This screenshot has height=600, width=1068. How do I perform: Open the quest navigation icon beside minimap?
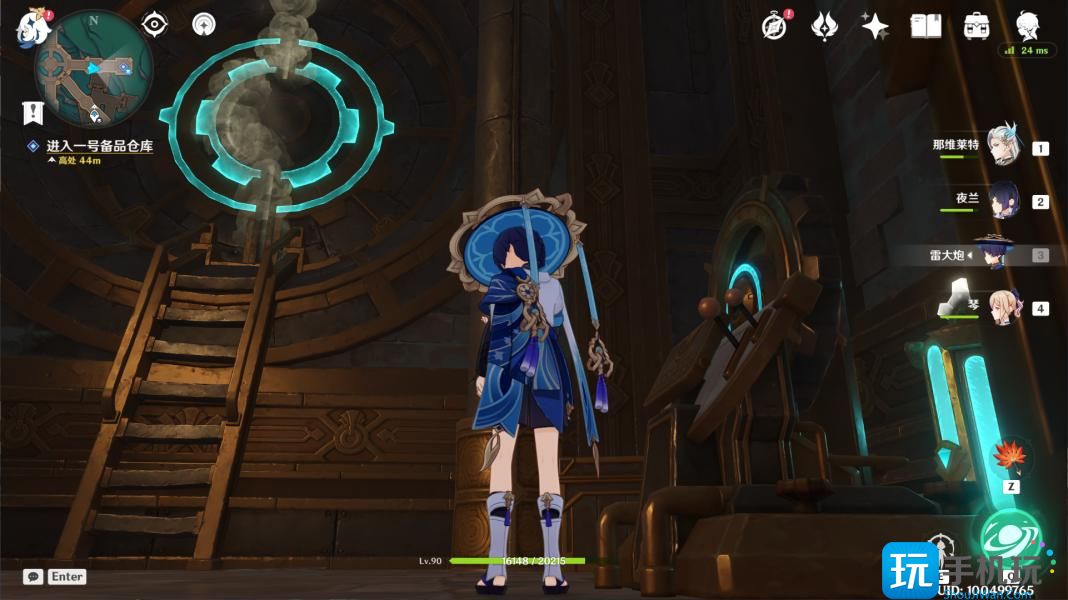(x=204, y=24)
